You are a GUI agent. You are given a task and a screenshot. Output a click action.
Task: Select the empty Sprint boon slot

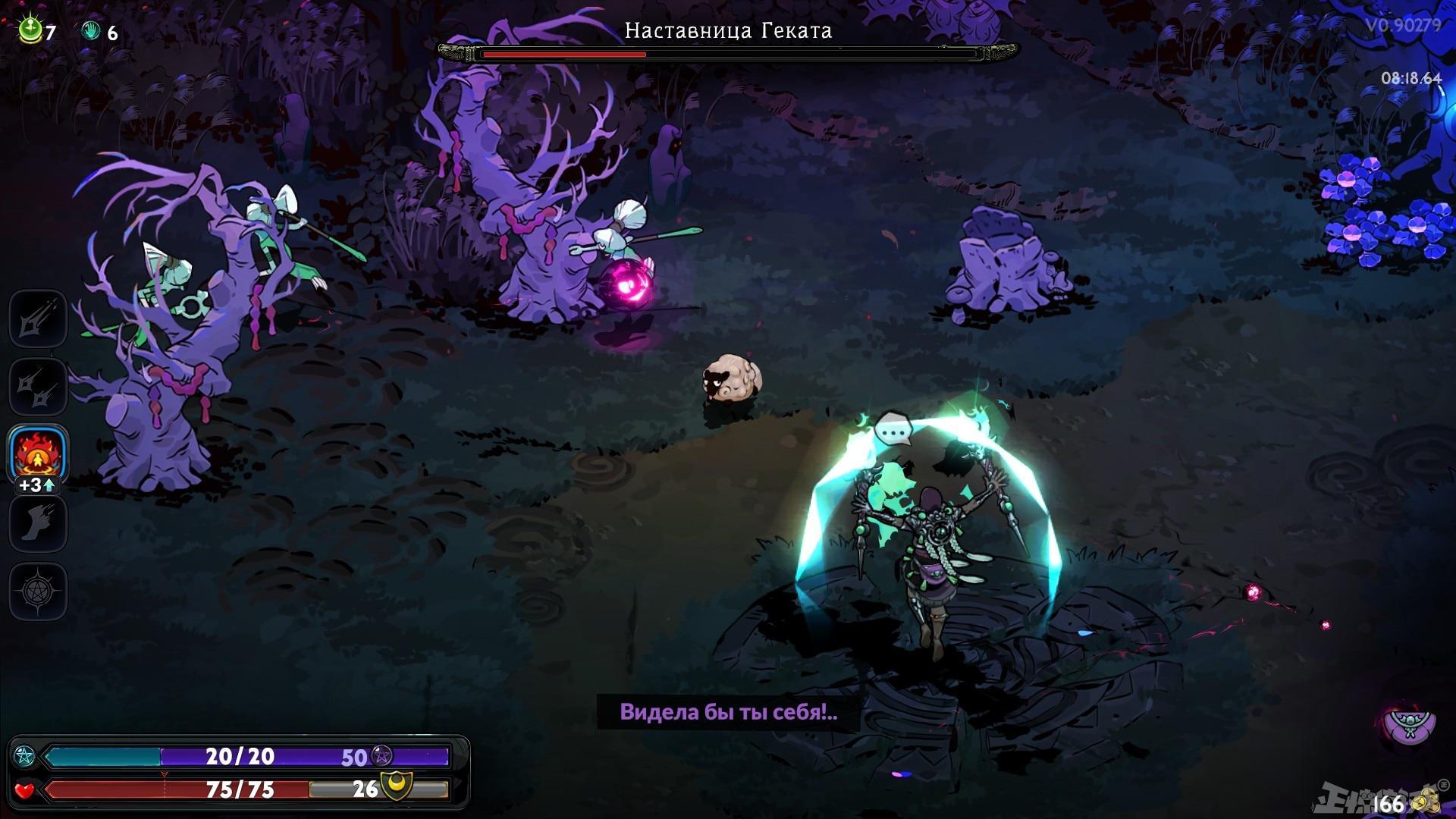38,523
